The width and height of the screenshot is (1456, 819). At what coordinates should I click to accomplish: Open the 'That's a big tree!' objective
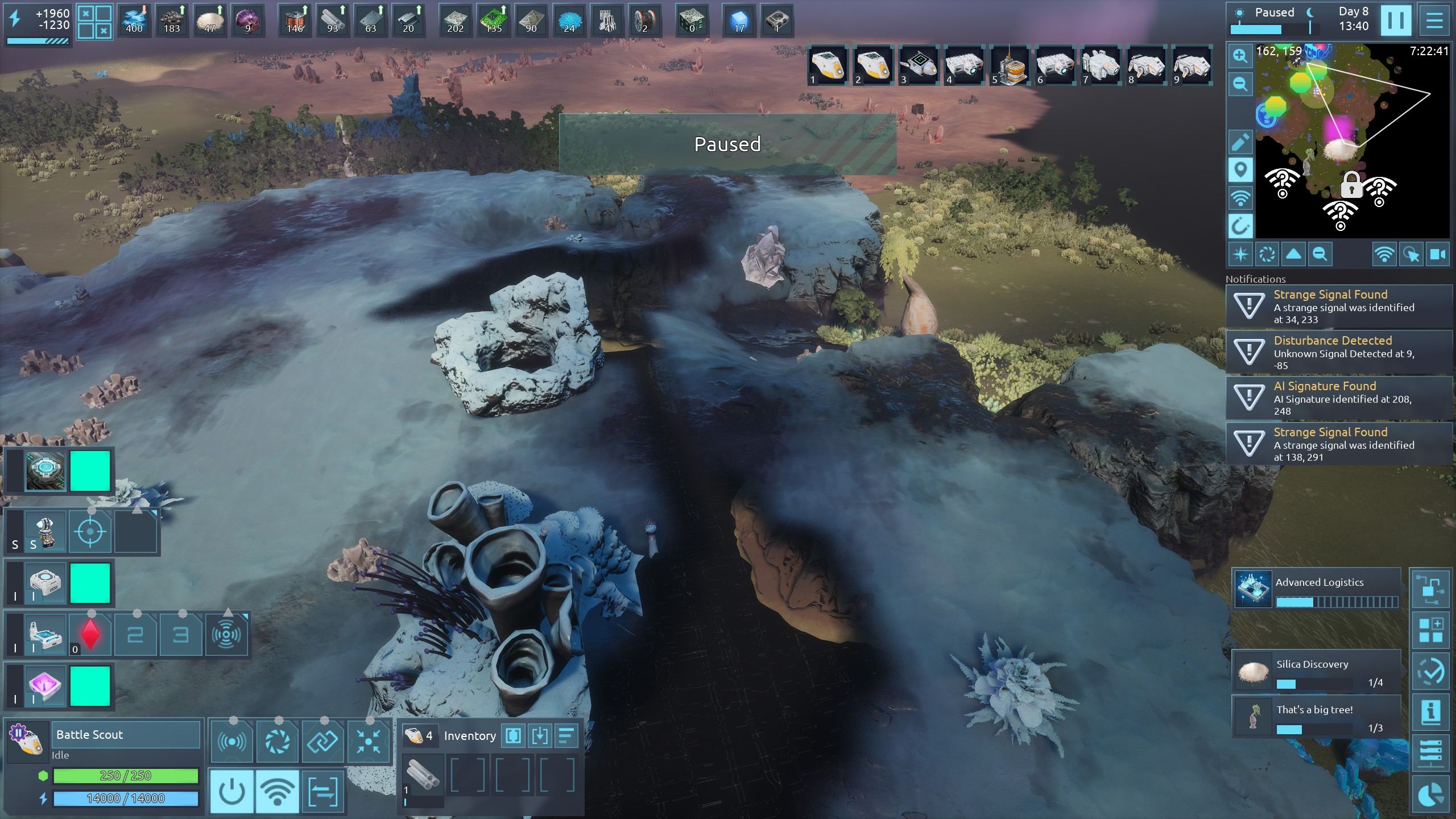[x=1316, y=717]
